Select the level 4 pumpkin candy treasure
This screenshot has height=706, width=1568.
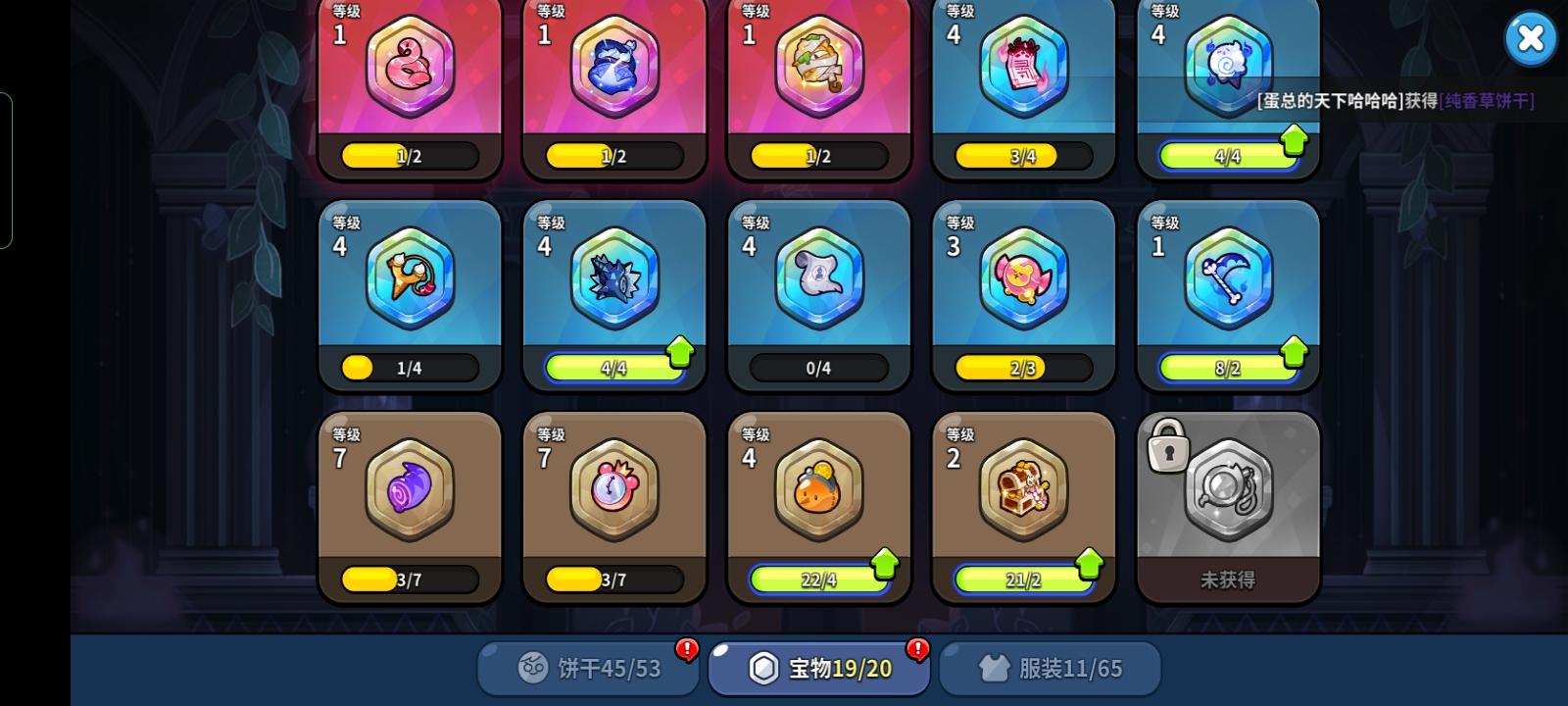click(818, 490)
